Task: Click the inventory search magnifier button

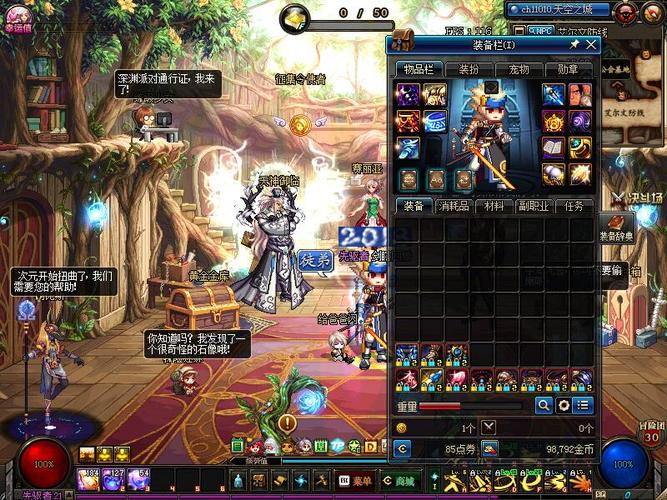Action: (x=544, y=405)
